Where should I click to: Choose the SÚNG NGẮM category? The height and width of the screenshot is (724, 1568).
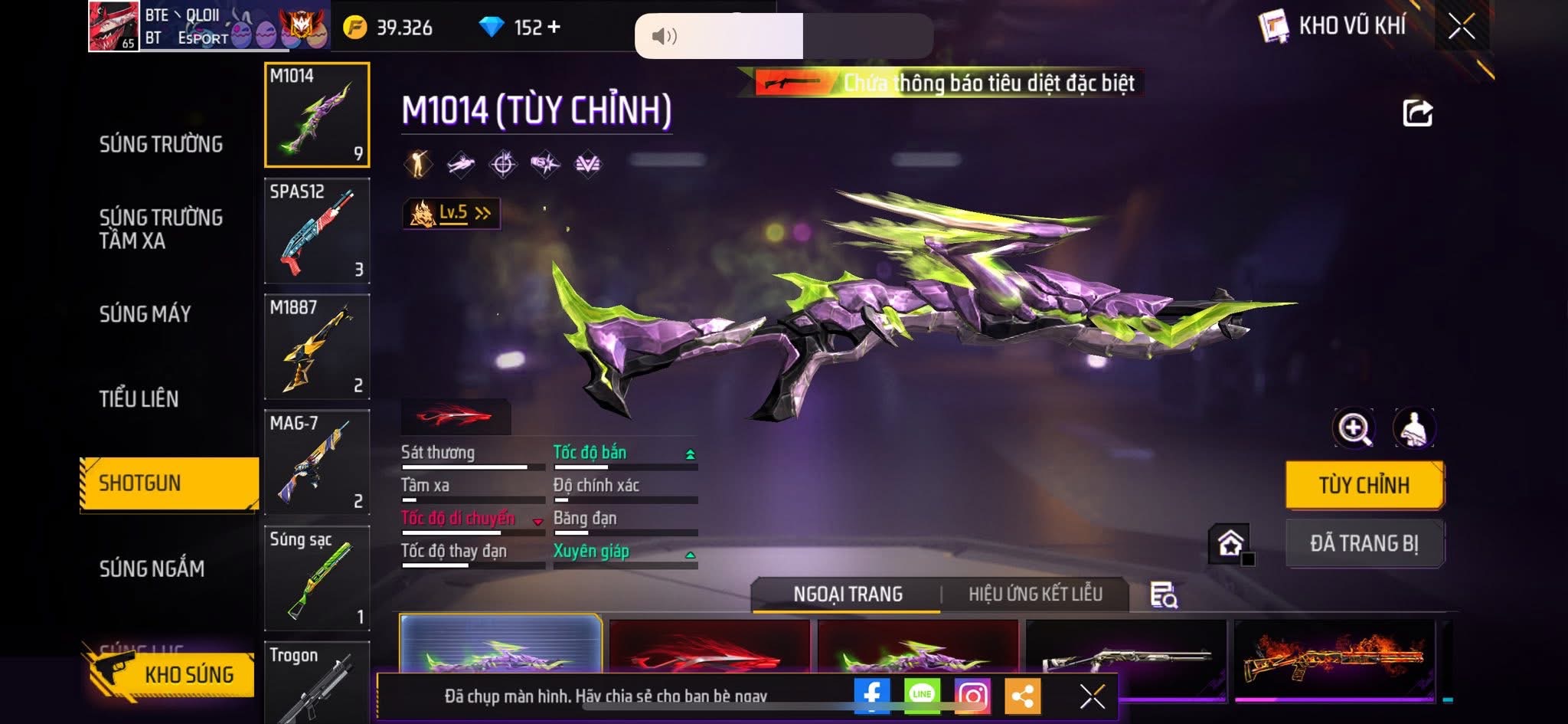[x=152, y=568]
